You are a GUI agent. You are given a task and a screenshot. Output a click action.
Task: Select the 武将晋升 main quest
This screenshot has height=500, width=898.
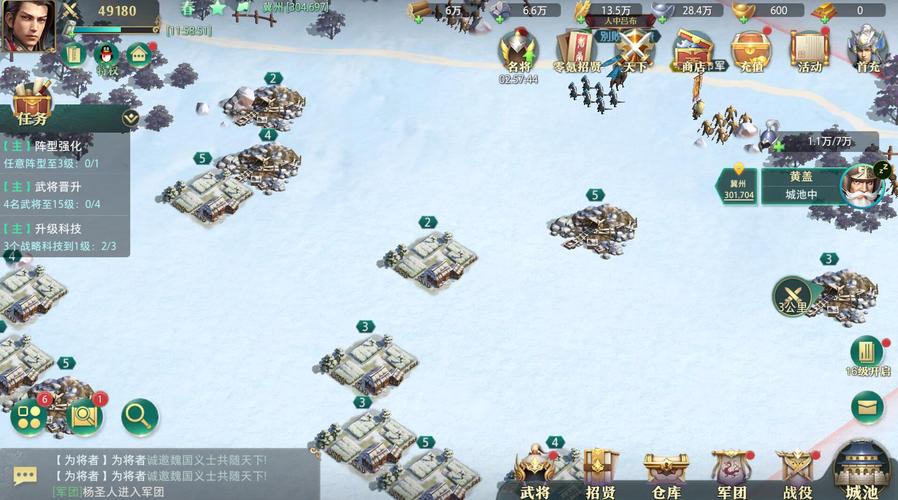coord(65,195)
